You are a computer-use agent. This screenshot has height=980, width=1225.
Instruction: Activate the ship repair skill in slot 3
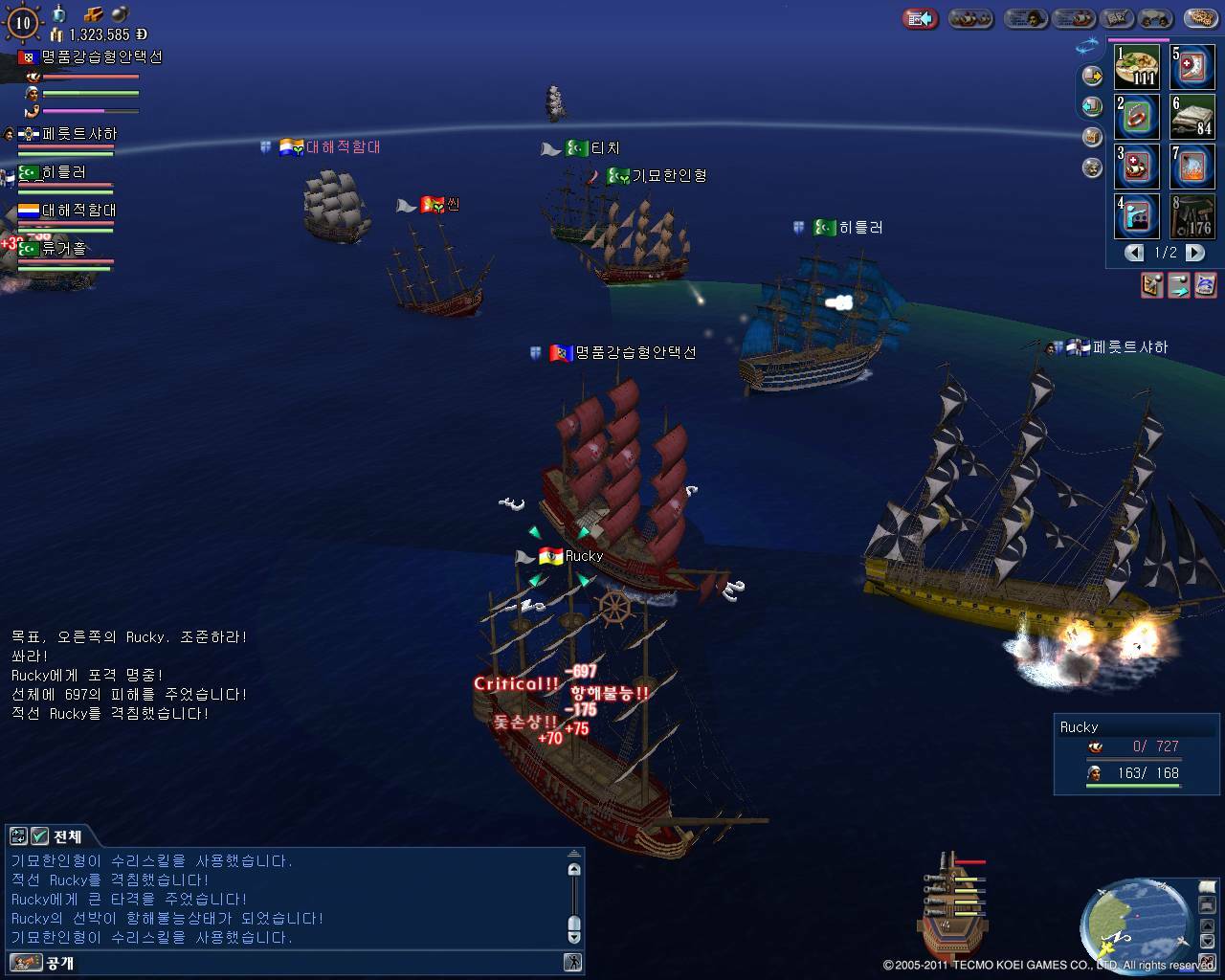point(1137,167)
